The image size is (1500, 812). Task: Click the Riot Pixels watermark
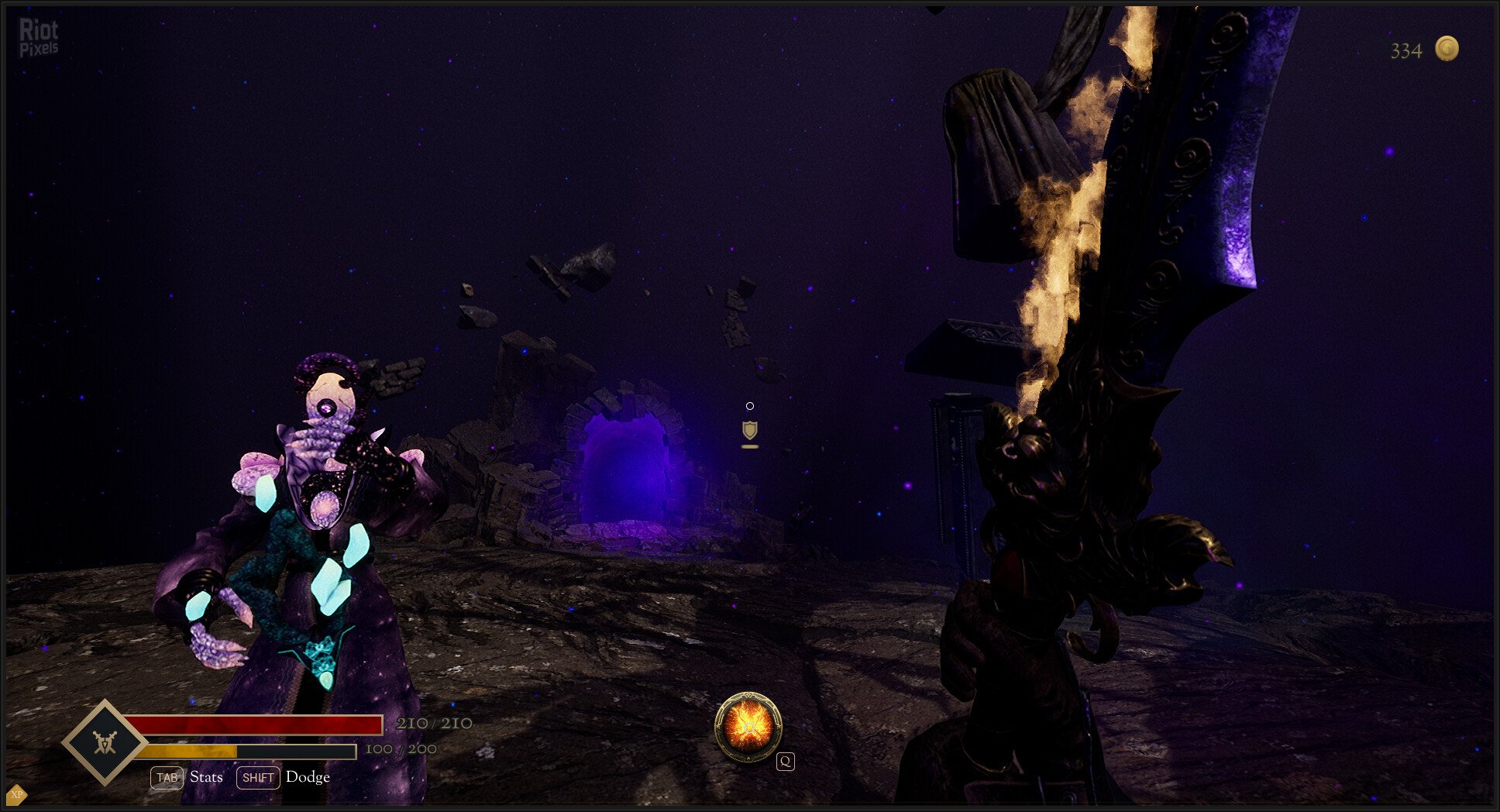39,37
